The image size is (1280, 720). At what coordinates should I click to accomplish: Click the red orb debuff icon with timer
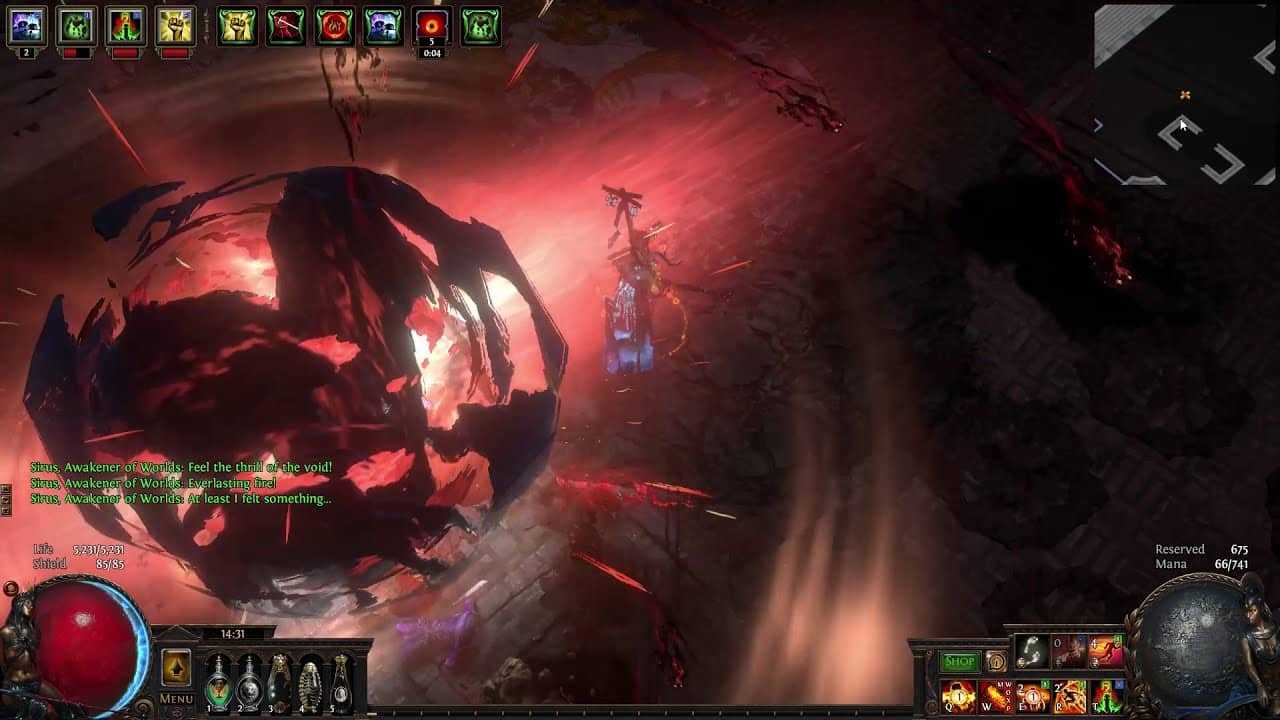pyautogui.click(x=431, y=27)
